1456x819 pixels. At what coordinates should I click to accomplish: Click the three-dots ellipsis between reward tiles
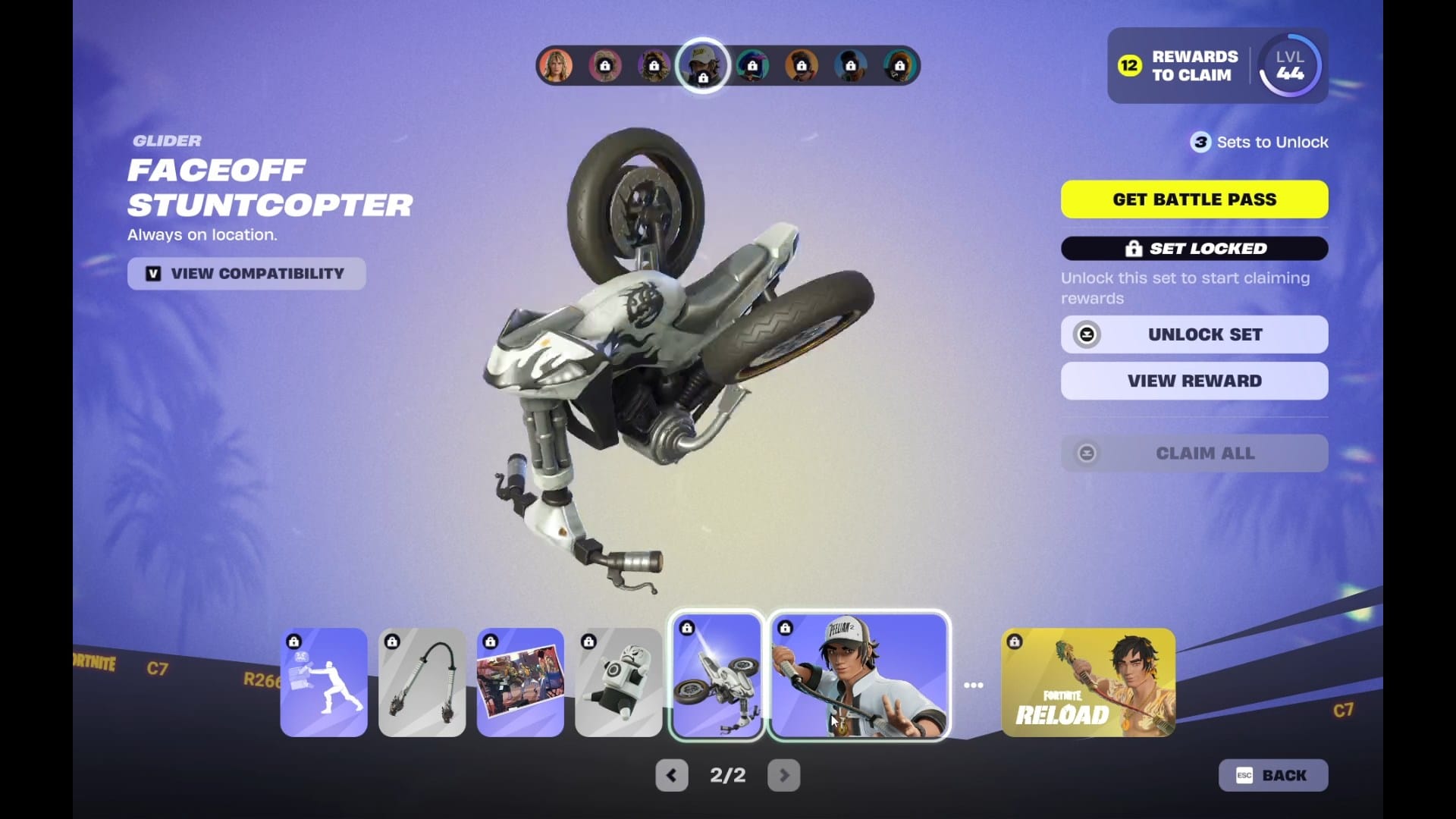click(x=974, y=686)
